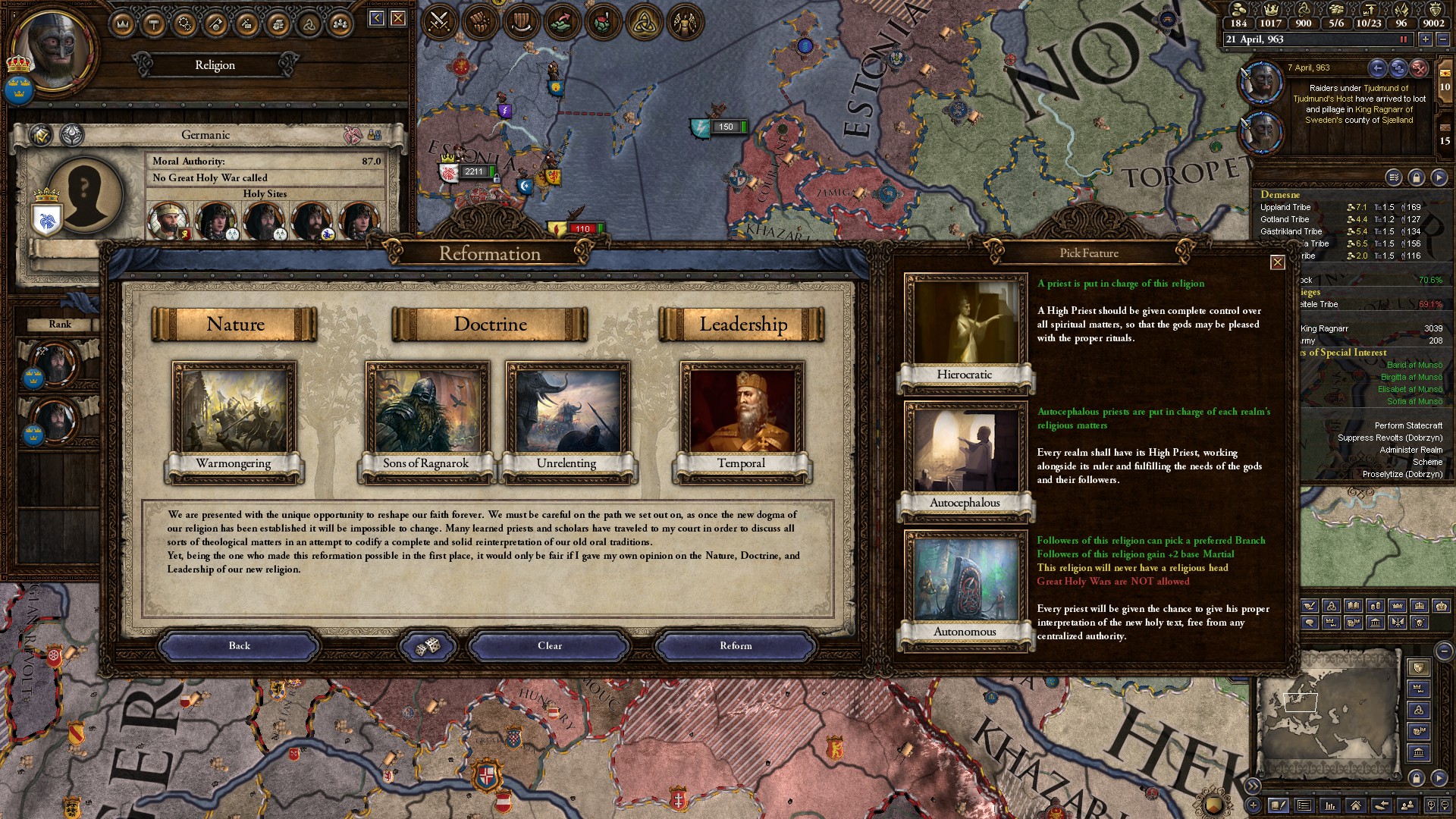Dismiss the raiders notification with the X
The width and height of the screenshot is (1456, 819).
pos(1419,68)
